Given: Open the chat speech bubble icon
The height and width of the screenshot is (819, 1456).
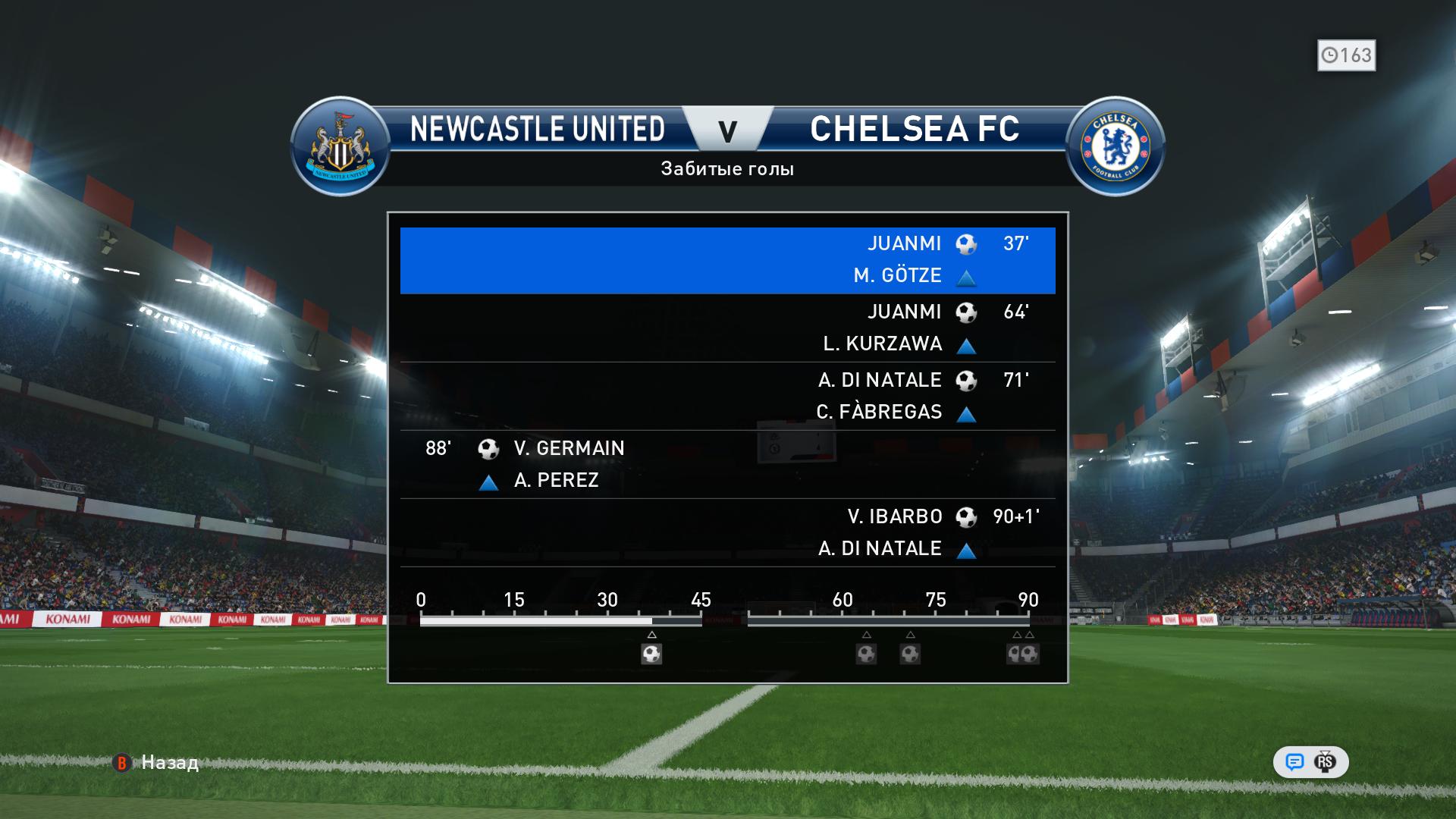Looking at the screenshot, I should pyautogui.click(x=1294, y=762).
